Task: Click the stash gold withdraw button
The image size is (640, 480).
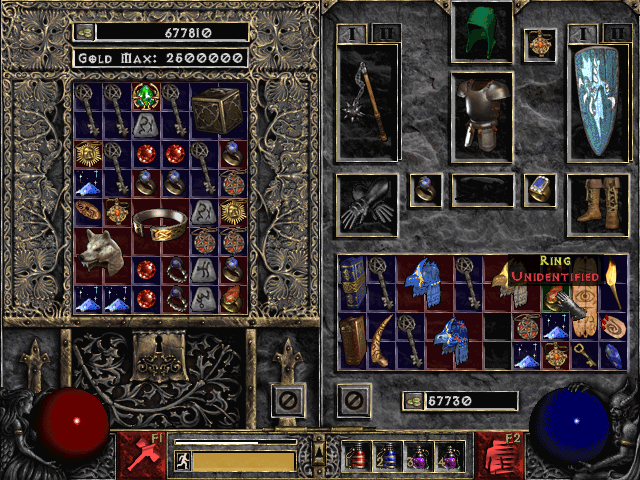Action: [87, 32]
